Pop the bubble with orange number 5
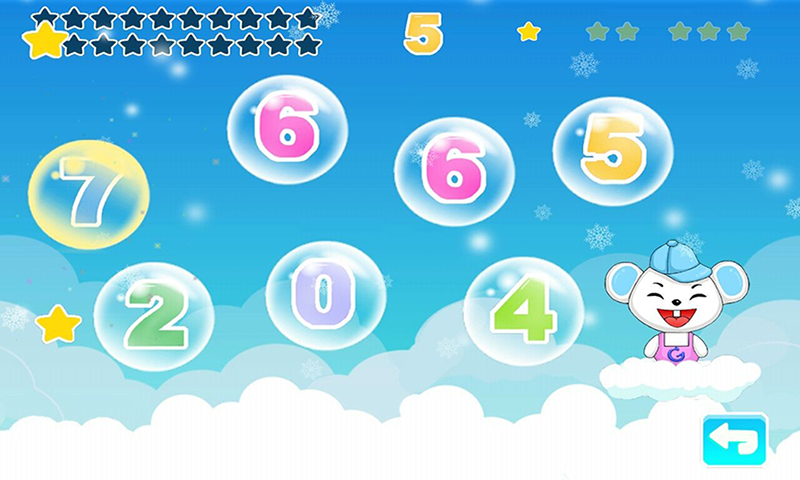The image size is (800, 480). (612, 152)
